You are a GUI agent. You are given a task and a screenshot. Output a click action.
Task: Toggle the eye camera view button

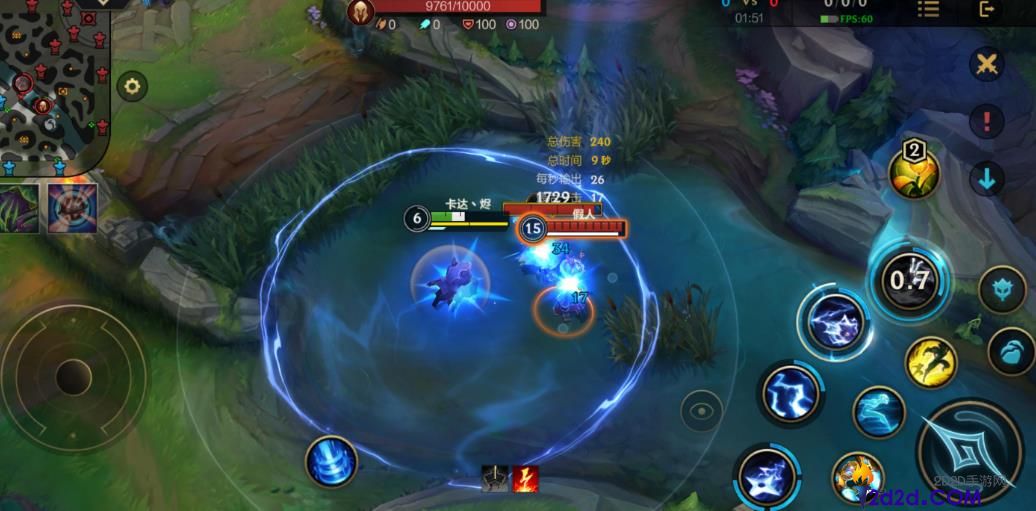click(x=702, y=410)
